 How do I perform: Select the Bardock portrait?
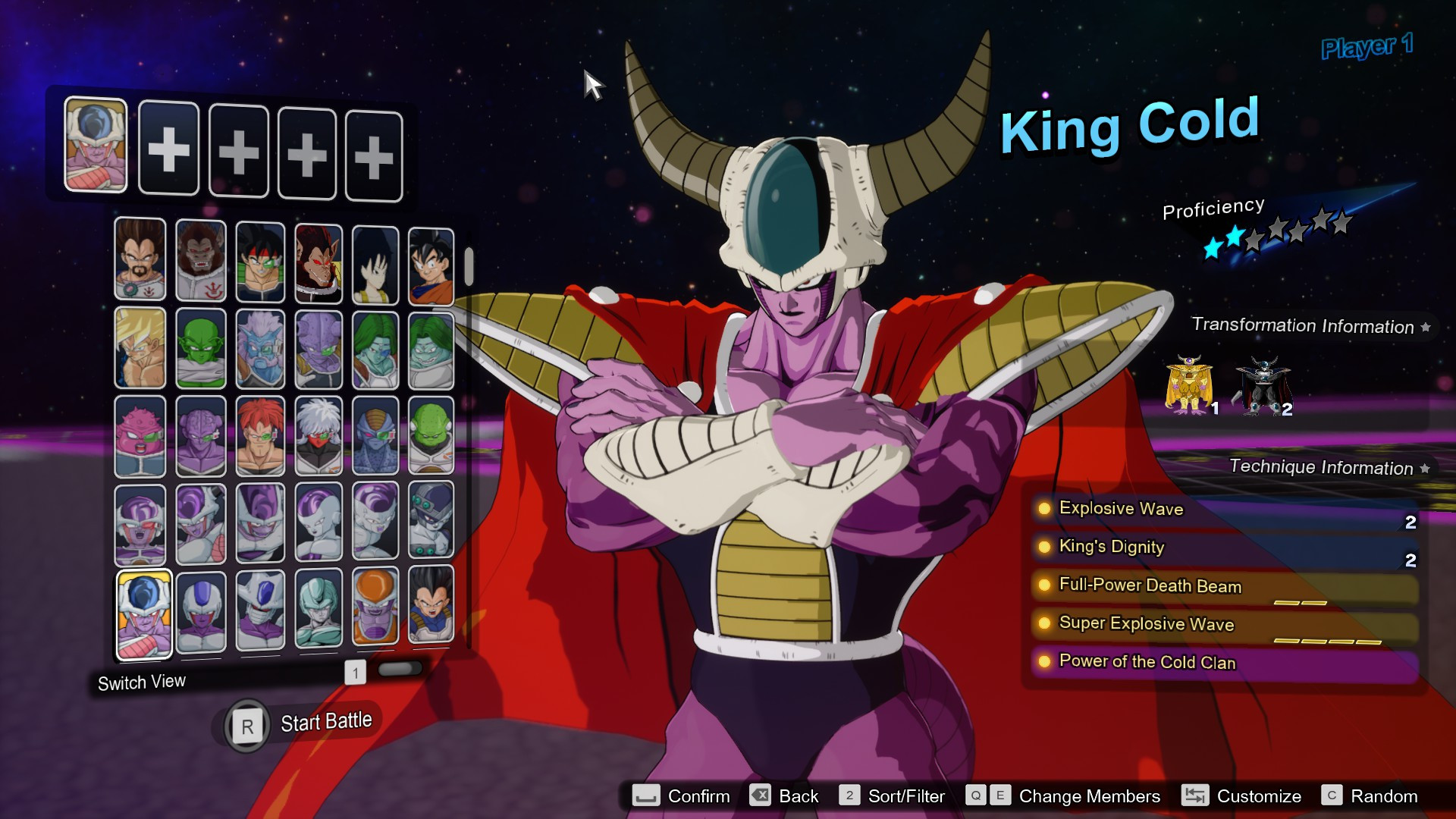click(x=260, y=262)
